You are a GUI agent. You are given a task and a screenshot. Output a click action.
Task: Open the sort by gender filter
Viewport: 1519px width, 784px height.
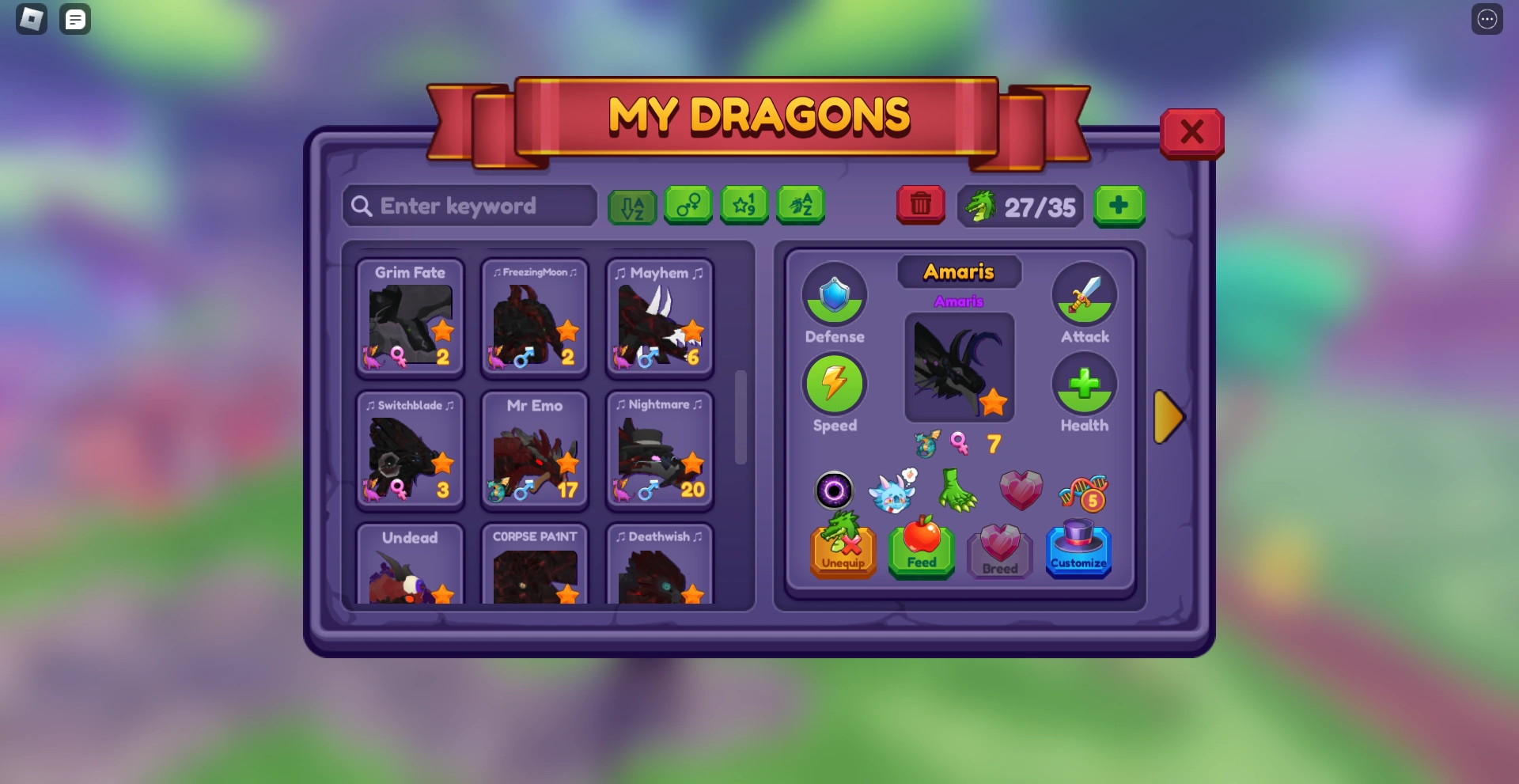point(688,206)
